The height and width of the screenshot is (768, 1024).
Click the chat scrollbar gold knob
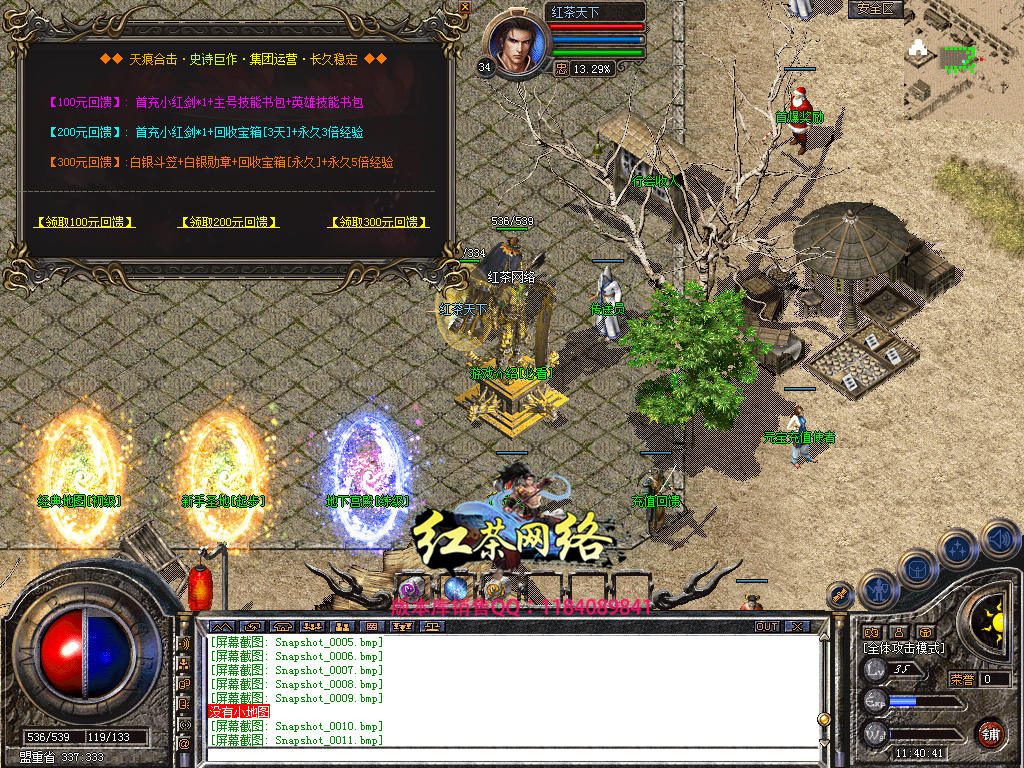point(823,719)
